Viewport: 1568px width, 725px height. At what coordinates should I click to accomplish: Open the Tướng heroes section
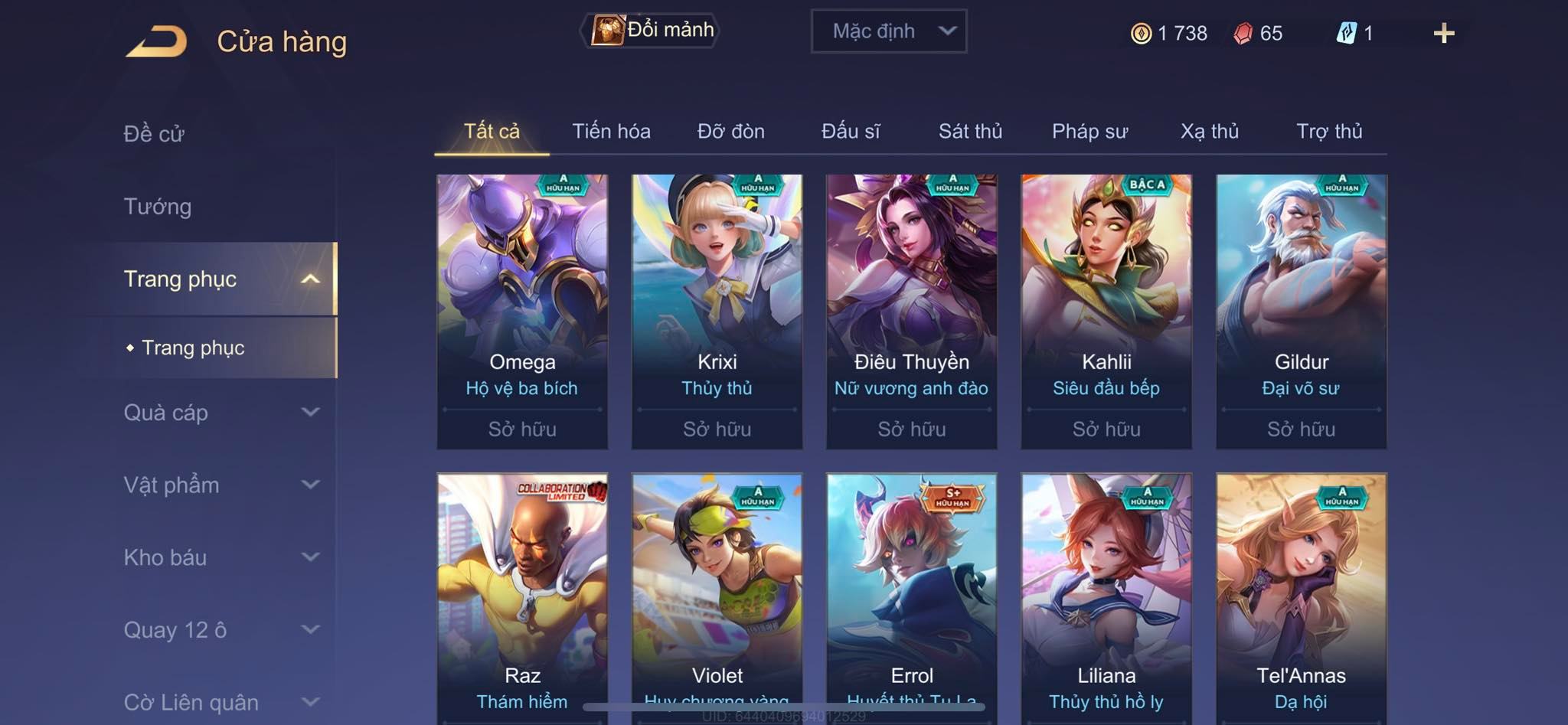(158, 206)
